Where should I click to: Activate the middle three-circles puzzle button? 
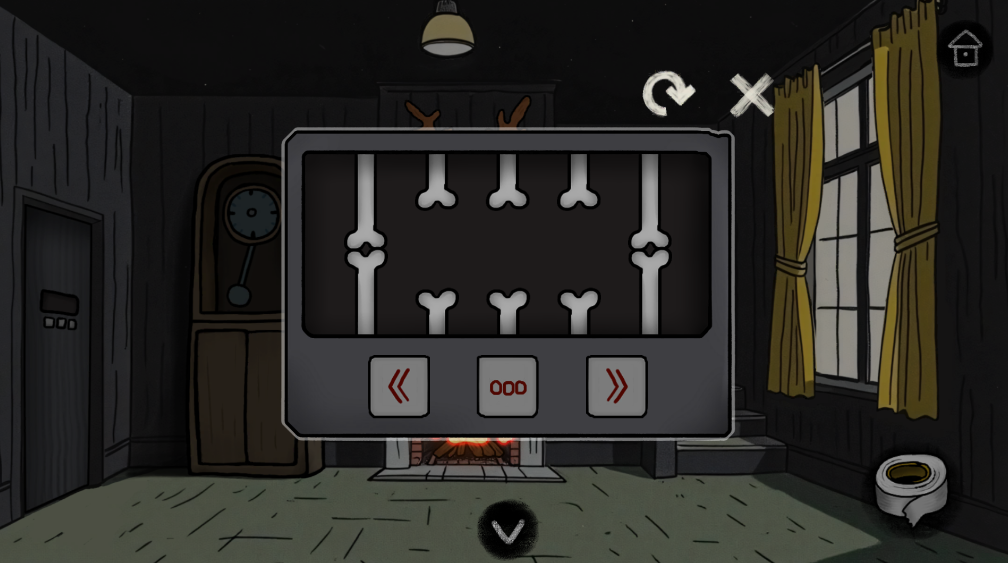point(507,386)
